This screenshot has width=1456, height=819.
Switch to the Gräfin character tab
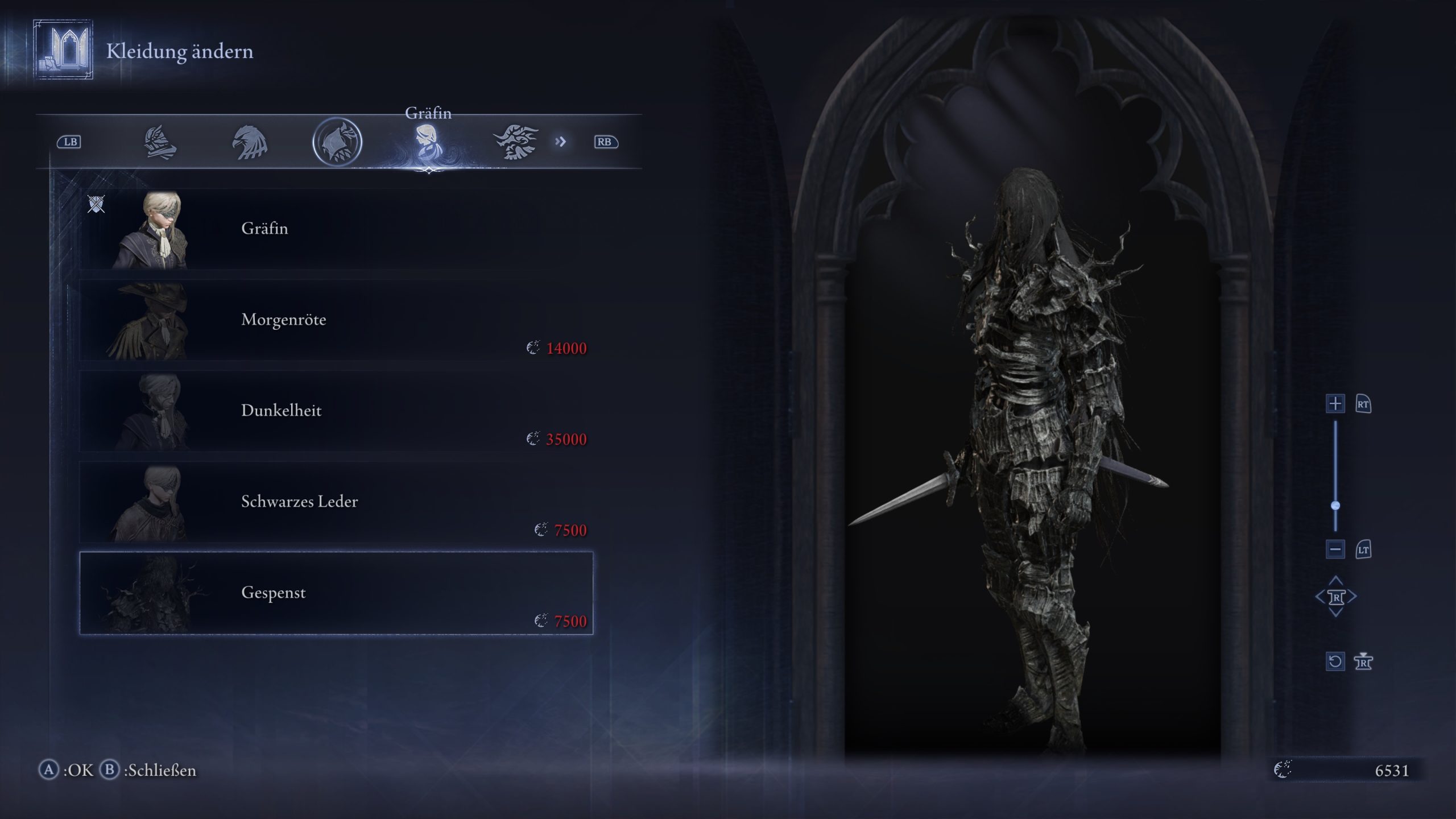427,142
